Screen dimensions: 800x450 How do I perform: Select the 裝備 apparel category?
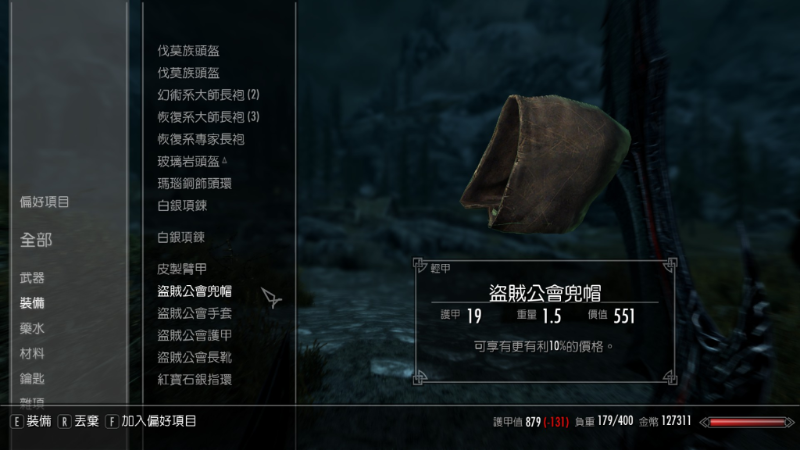[x=32, y=303]
